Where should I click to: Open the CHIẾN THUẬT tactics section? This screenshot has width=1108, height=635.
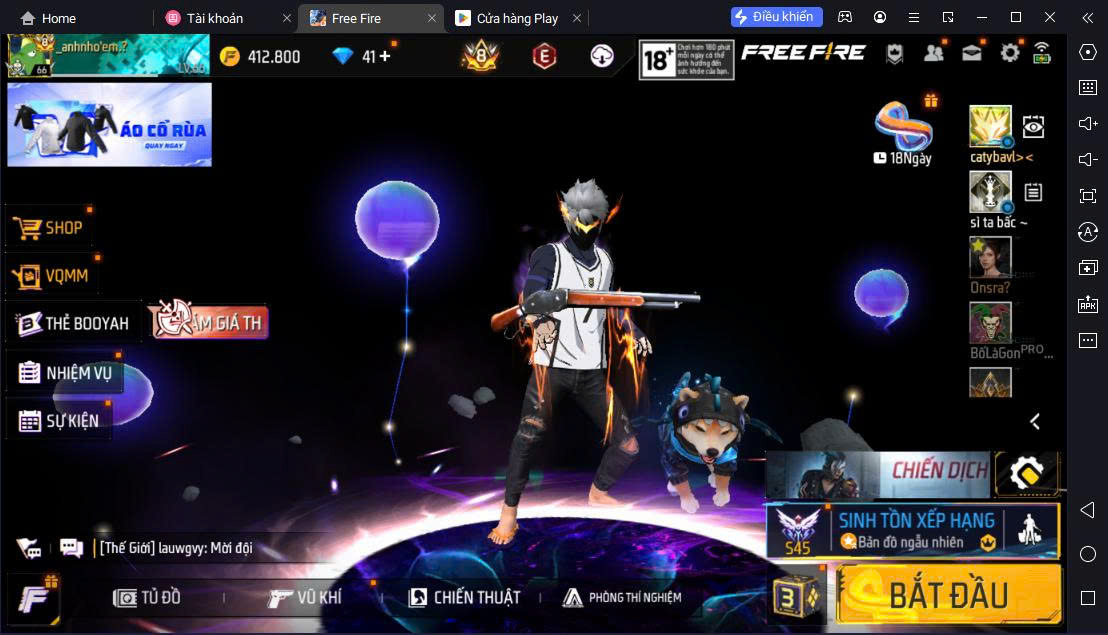click(464, 597)
